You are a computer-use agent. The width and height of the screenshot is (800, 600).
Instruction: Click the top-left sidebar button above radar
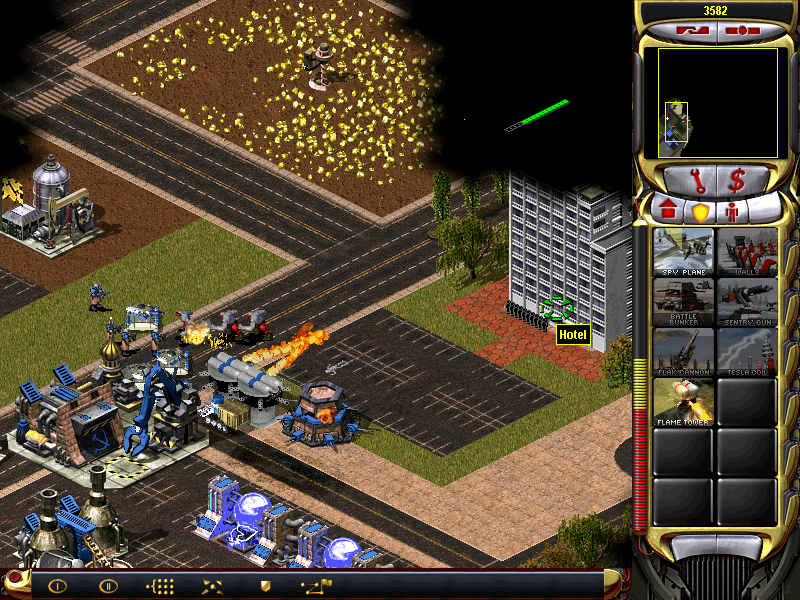pyautogui.click(x=690, y=31)
